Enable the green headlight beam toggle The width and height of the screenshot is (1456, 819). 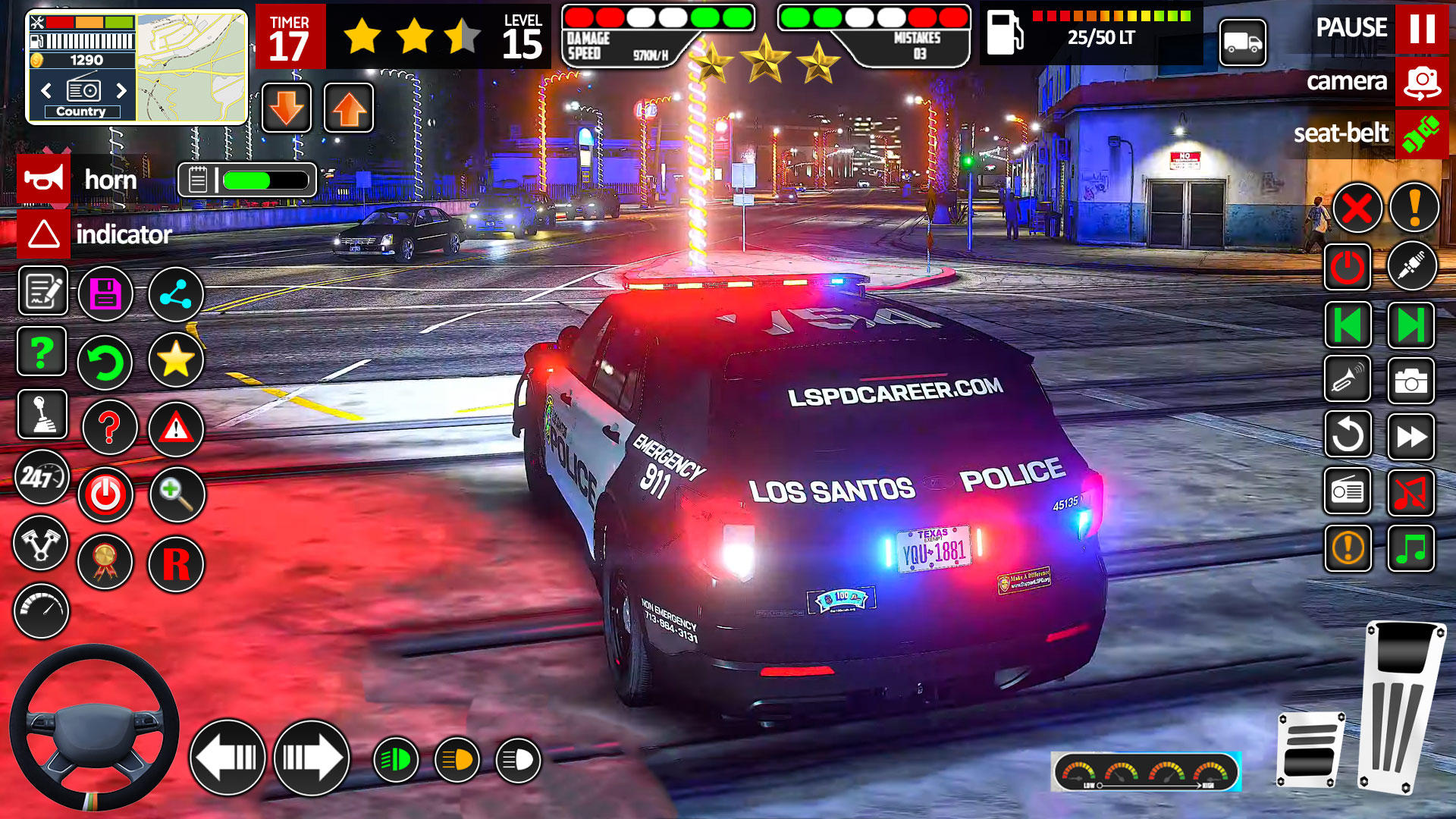pos(394,757)
